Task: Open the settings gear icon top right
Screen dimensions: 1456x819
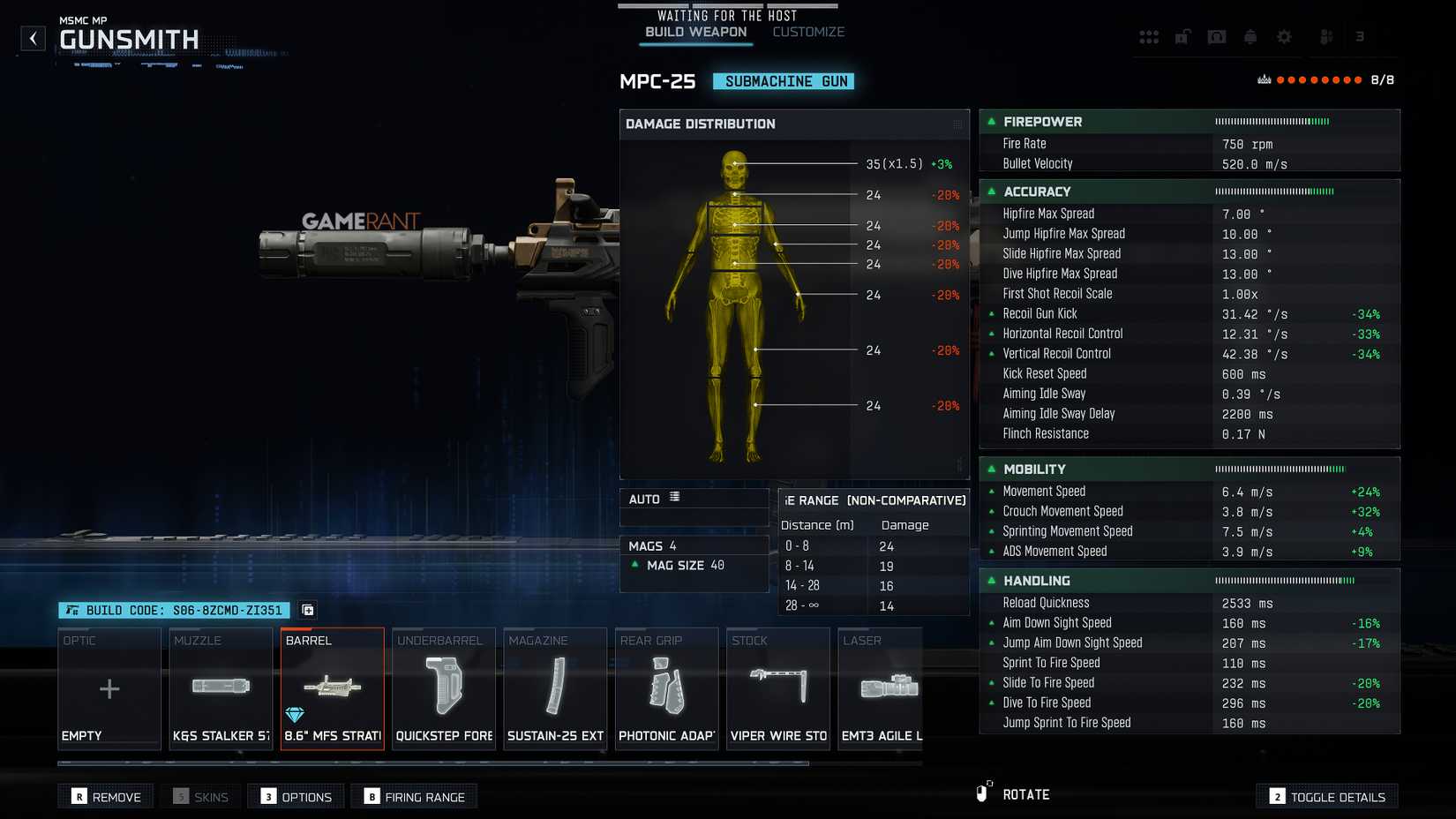Action: (1285, 36)
